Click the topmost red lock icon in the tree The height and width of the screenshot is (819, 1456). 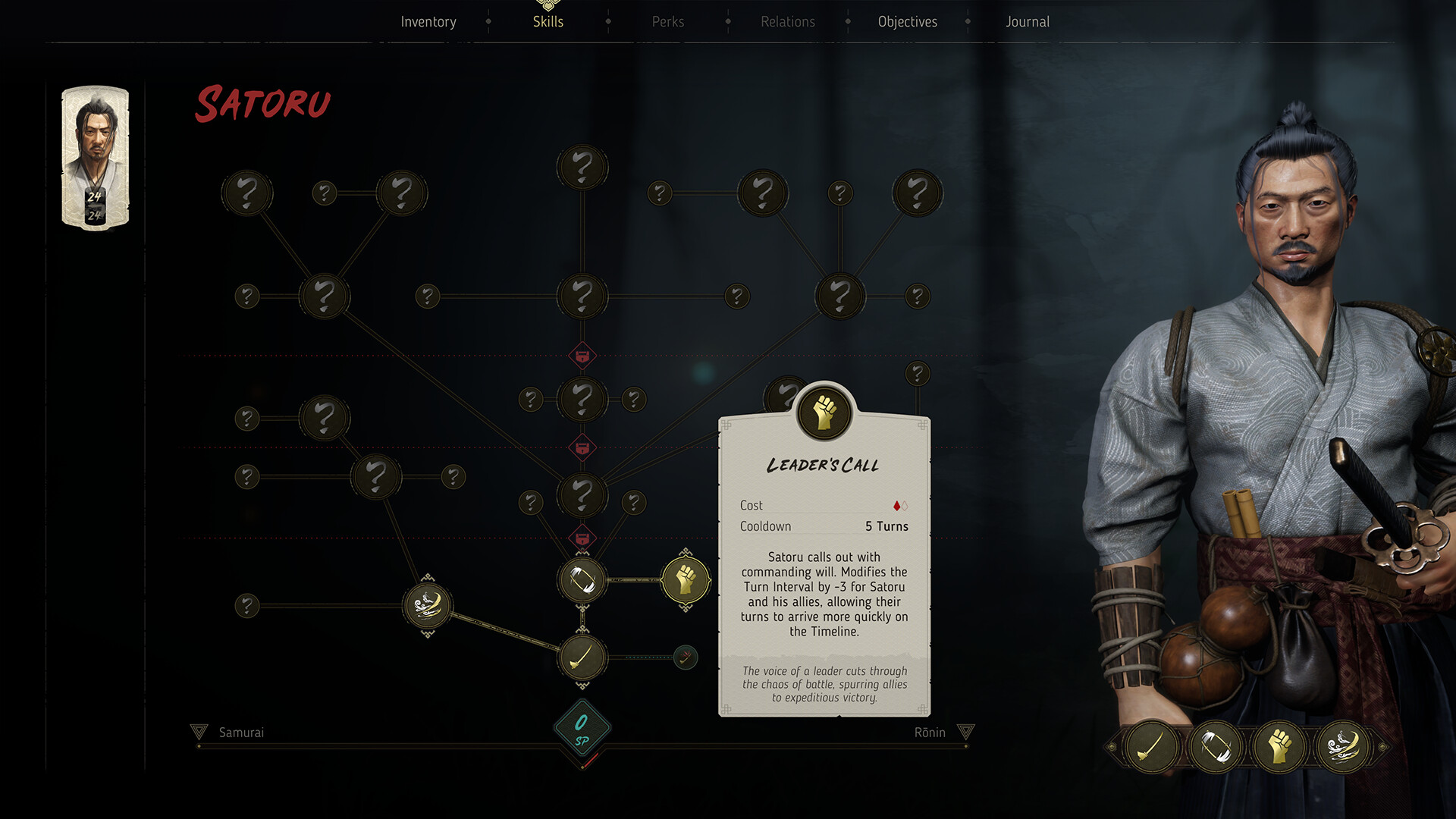(x=581, y=355)
